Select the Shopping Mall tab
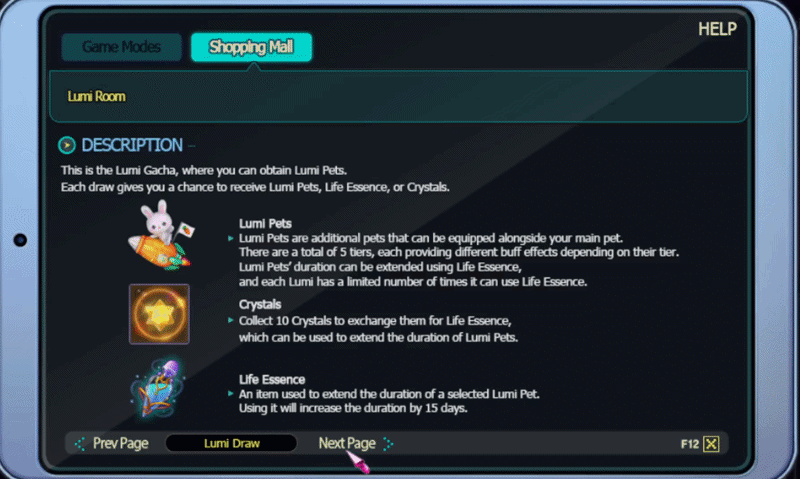The height and width of the screenshot is (479, 800). (x=251, y=47)
